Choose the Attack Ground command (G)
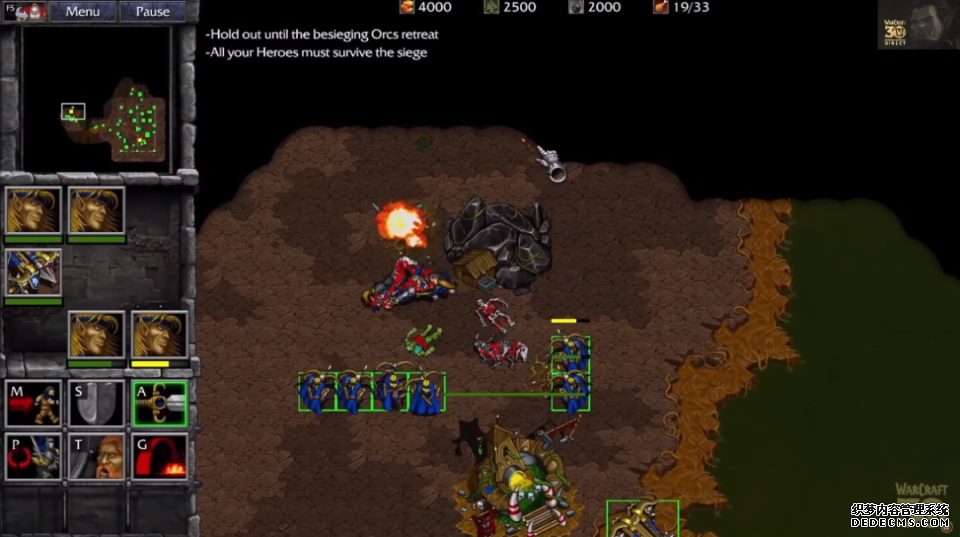The width and height of the screenshot is (960, 537). pyautogui.click(x=159, y=457)
